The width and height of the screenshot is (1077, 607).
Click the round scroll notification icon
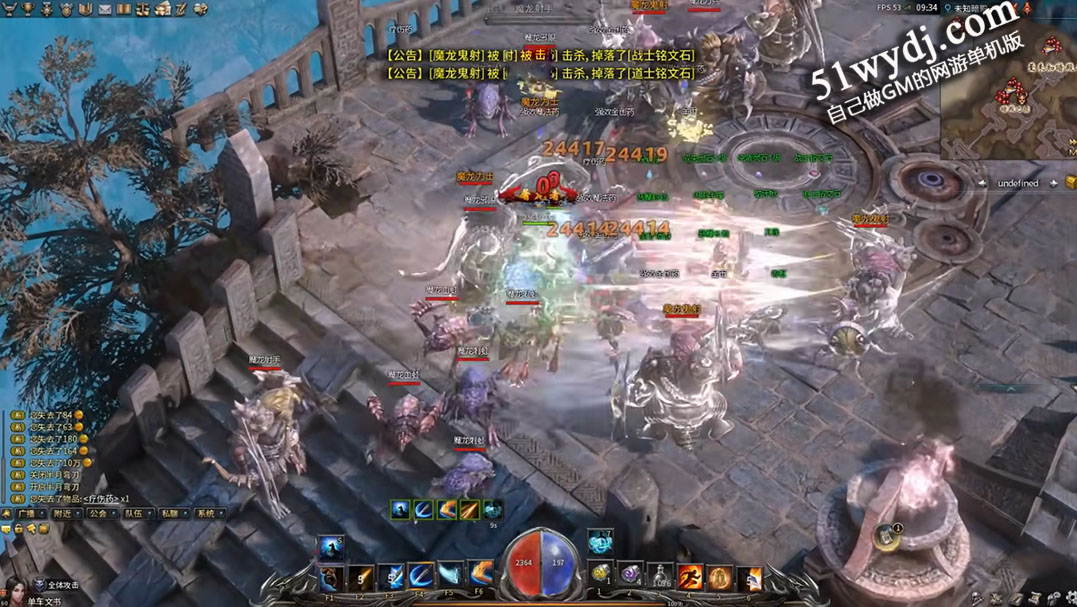886,536
